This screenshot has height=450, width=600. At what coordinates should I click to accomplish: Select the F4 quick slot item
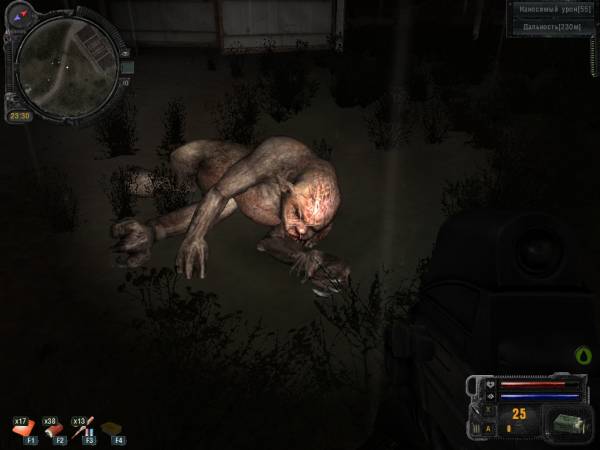pos(111,428)
